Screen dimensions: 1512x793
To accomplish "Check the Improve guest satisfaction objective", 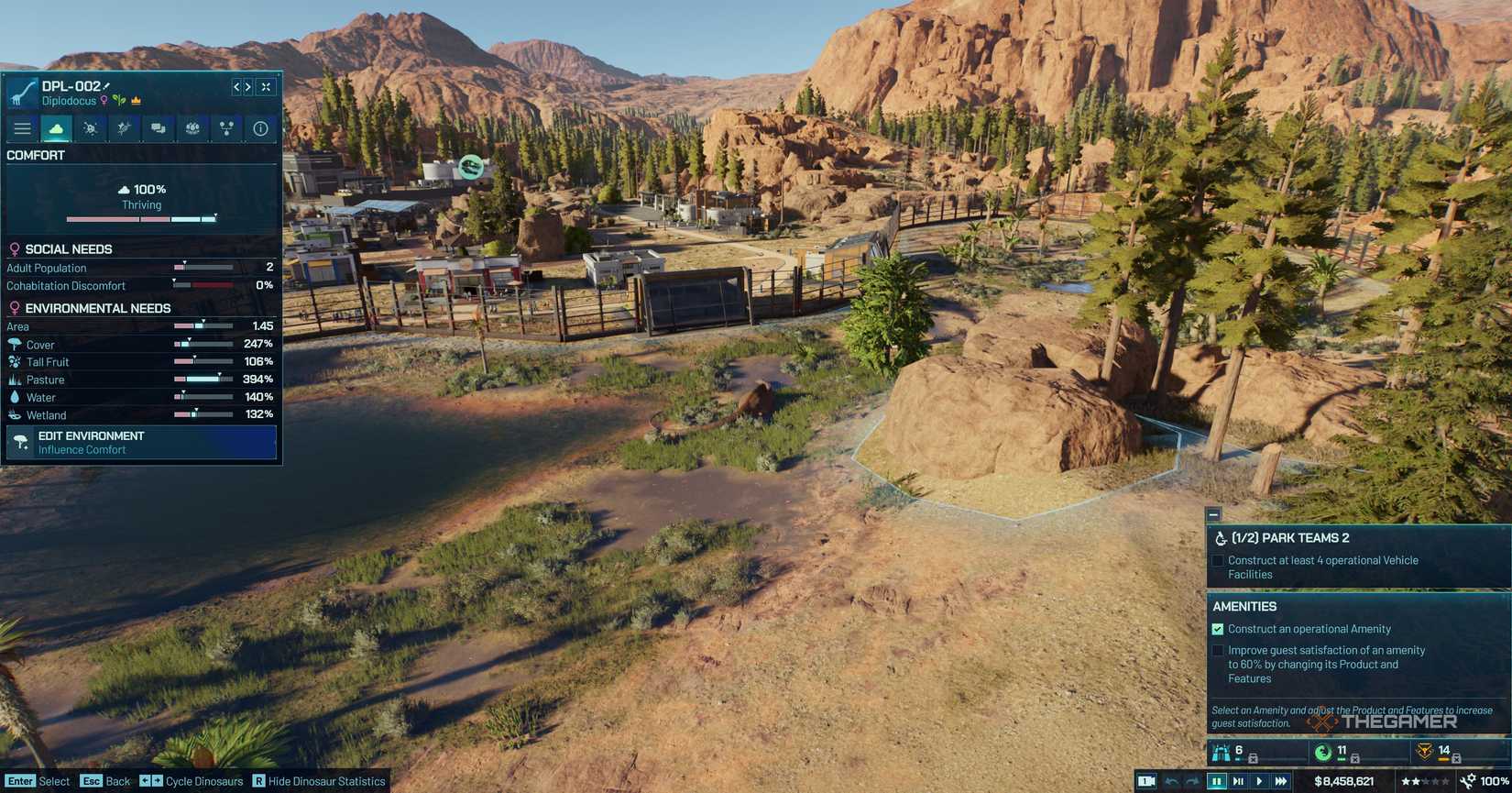I will point(1218,650).
